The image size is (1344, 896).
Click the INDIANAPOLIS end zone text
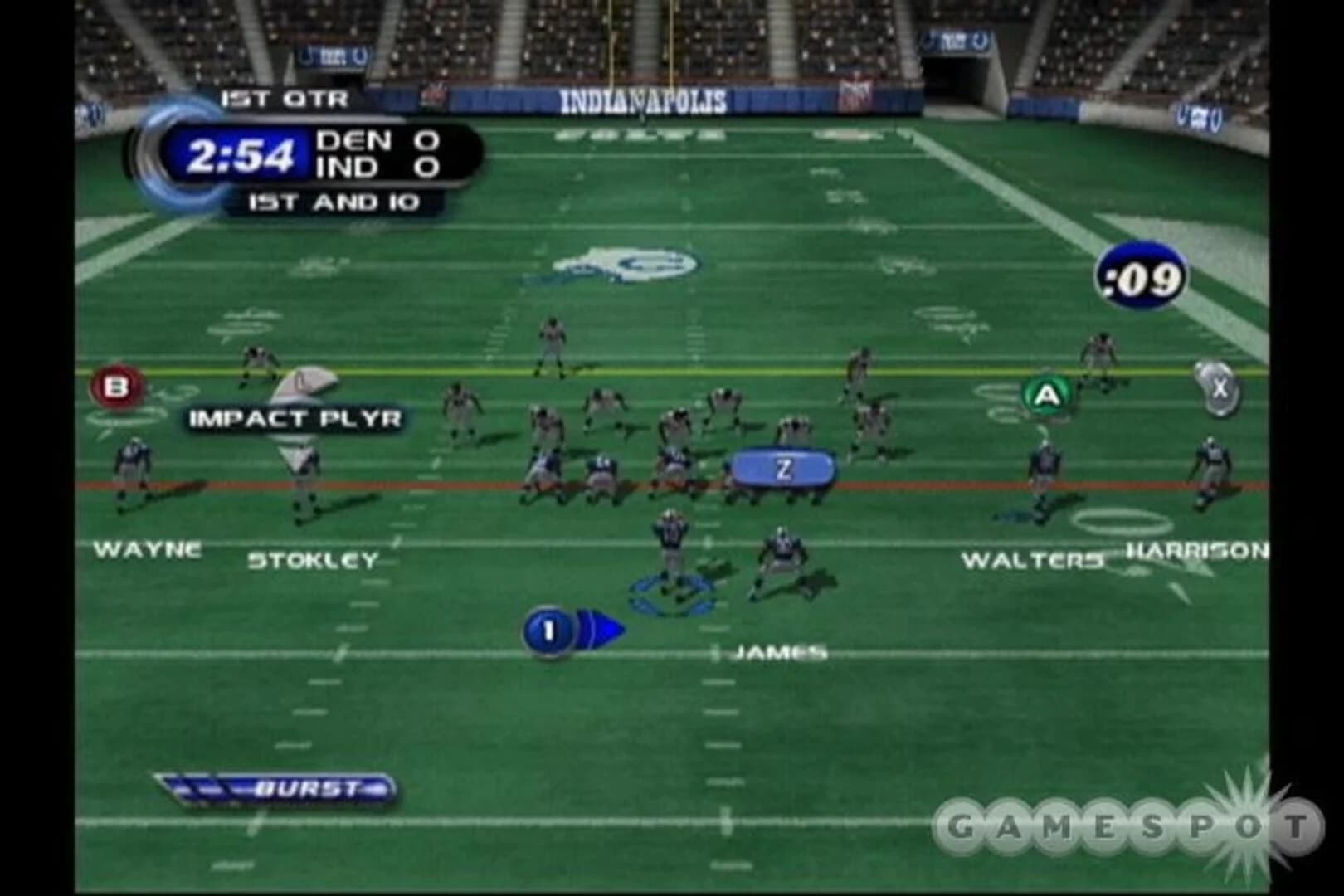coord(645,99)
